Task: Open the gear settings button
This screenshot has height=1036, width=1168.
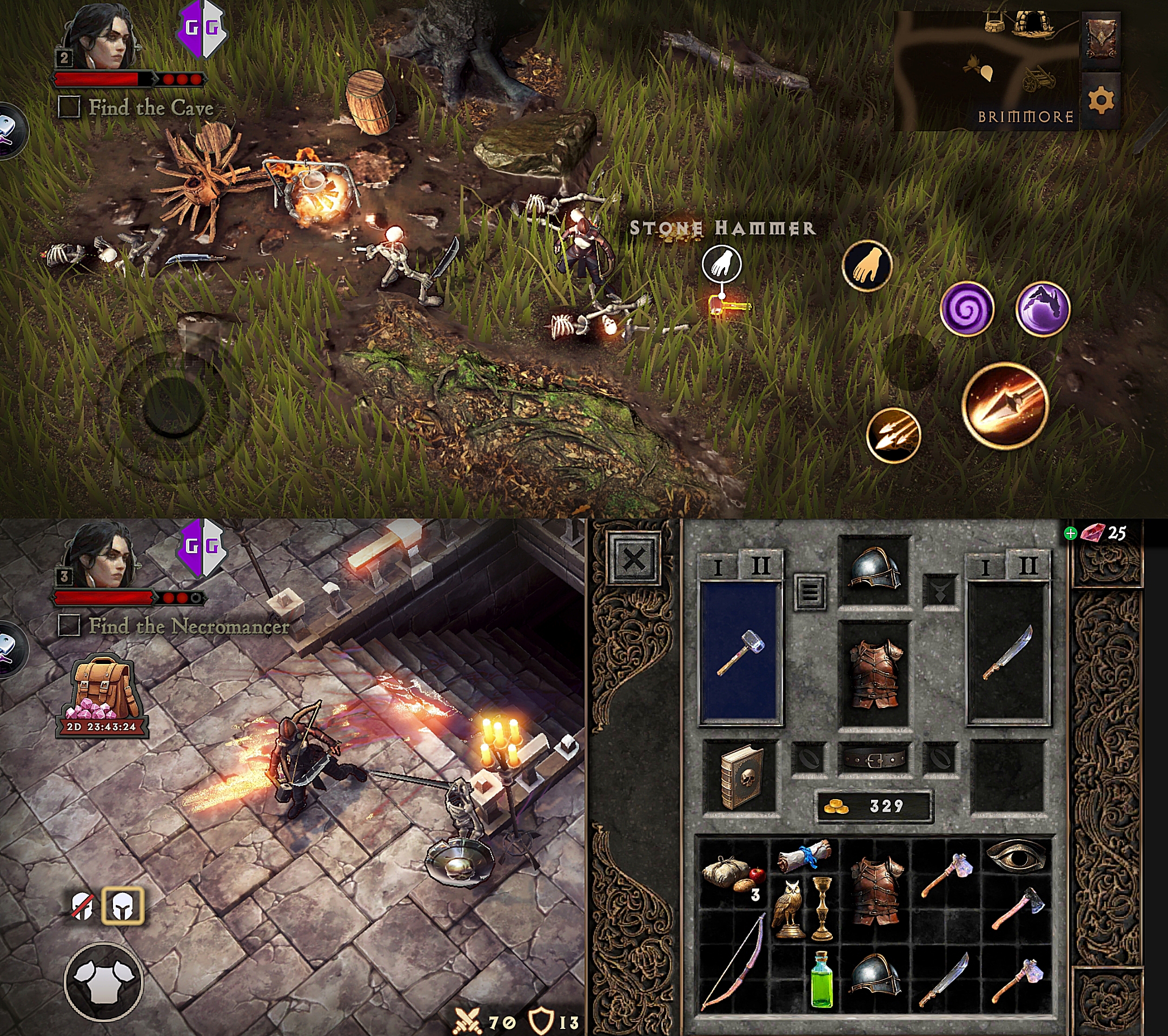Action: click(1100, 101)
